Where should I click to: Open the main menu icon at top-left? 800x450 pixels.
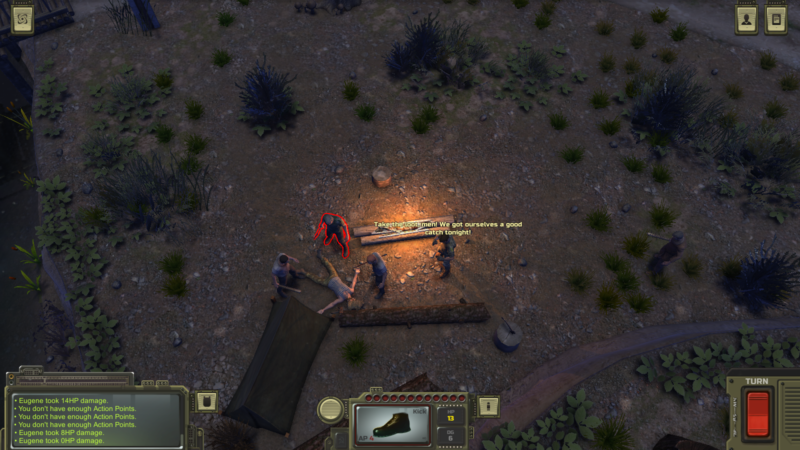pos(21,18)
